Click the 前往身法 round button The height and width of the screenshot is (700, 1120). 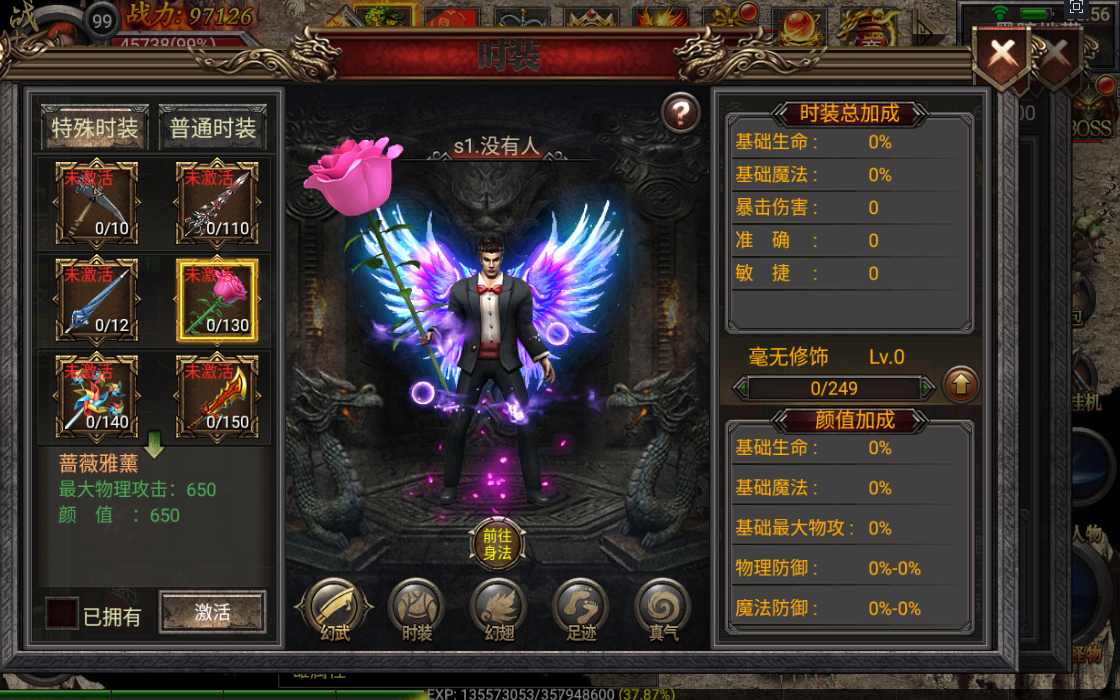click(x=497, y=544)
